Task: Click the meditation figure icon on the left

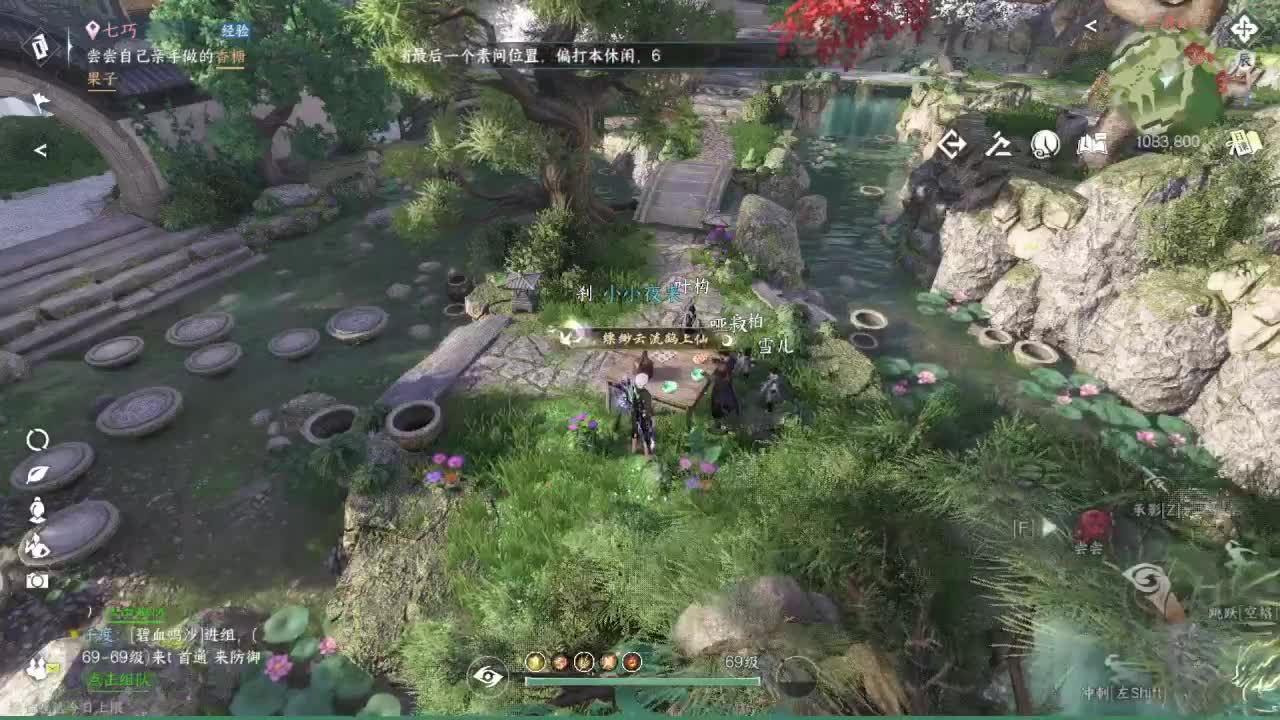Action: (36, 510)
